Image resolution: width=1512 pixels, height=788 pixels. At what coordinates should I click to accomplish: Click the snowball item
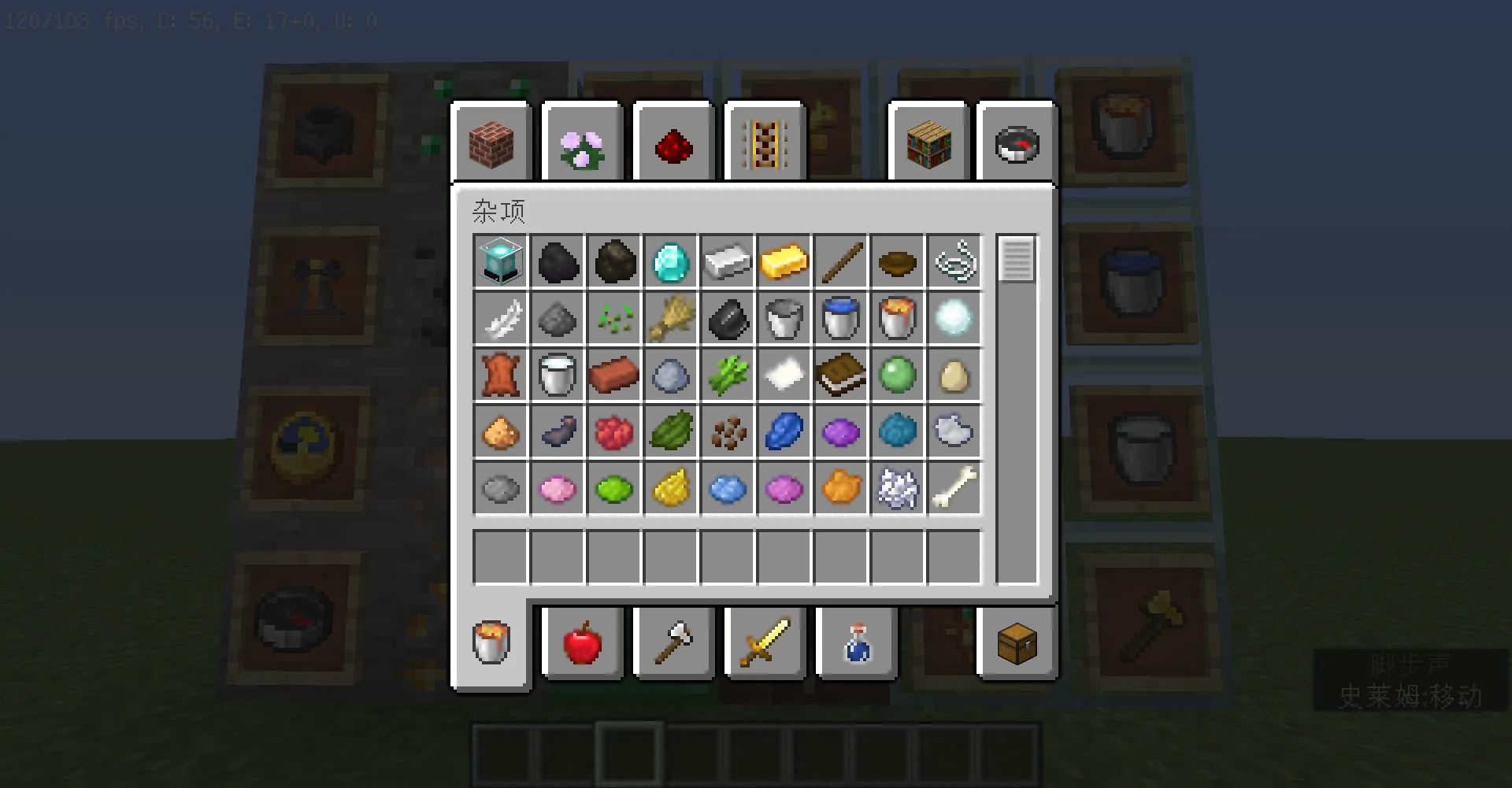[954, 319]
